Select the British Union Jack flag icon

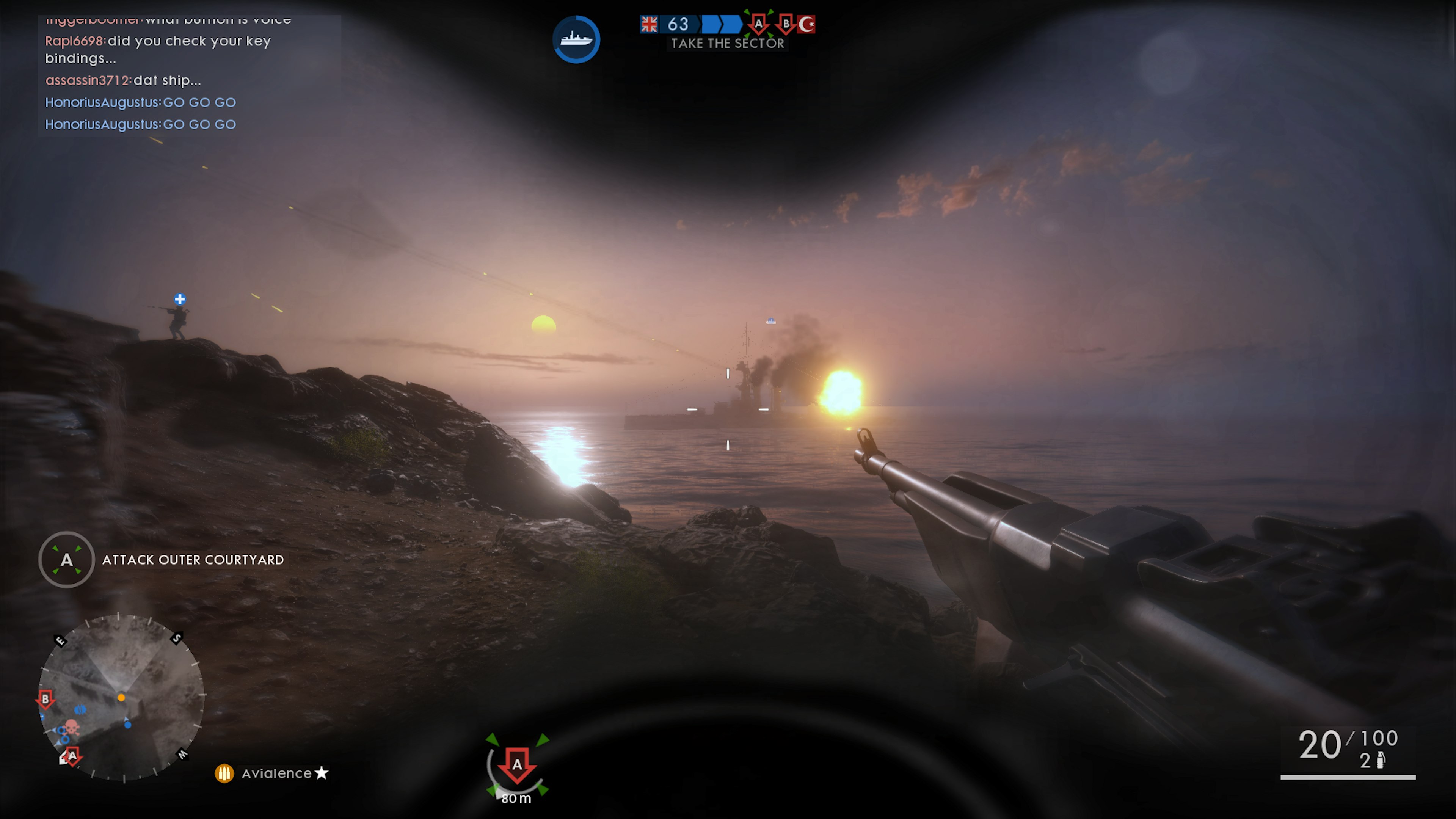[x=649, y=24]
